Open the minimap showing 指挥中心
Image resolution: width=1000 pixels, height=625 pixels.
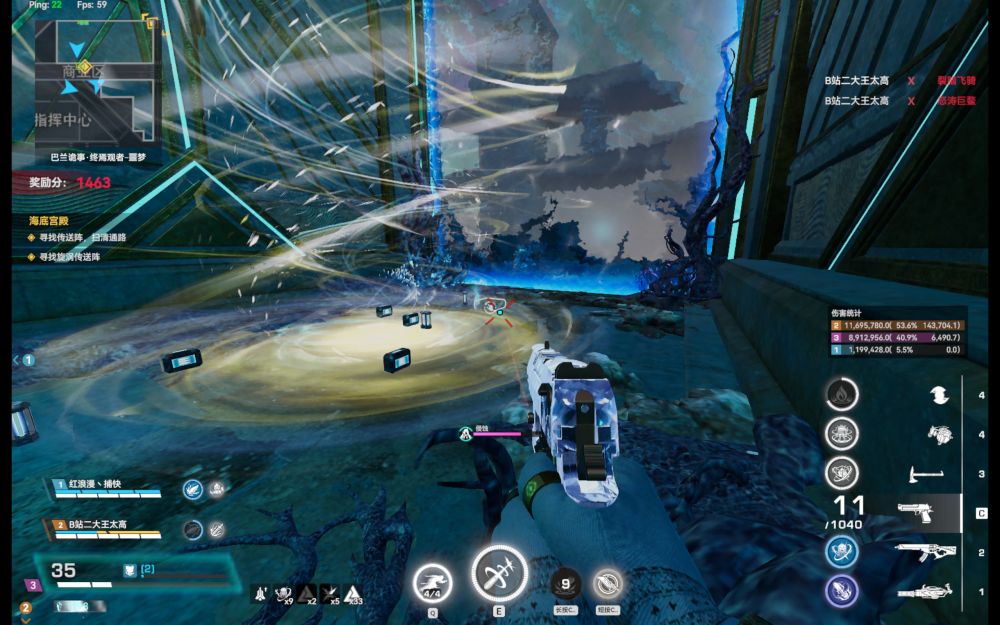click(x=97, y=83)
